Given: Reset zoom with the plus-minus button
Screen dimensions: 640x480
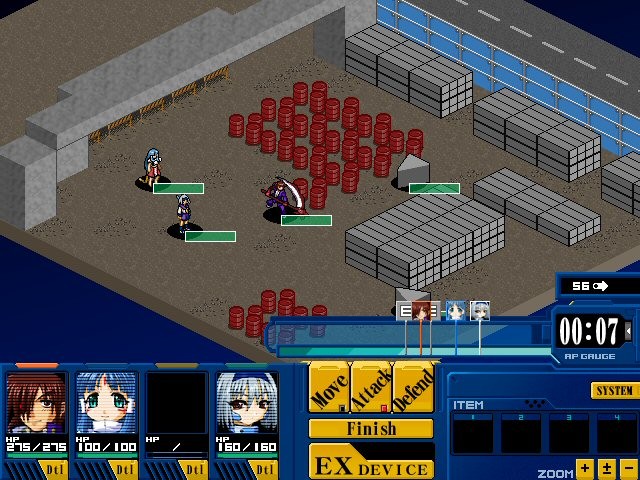Looking at the screenshot, I should (607, 467).
